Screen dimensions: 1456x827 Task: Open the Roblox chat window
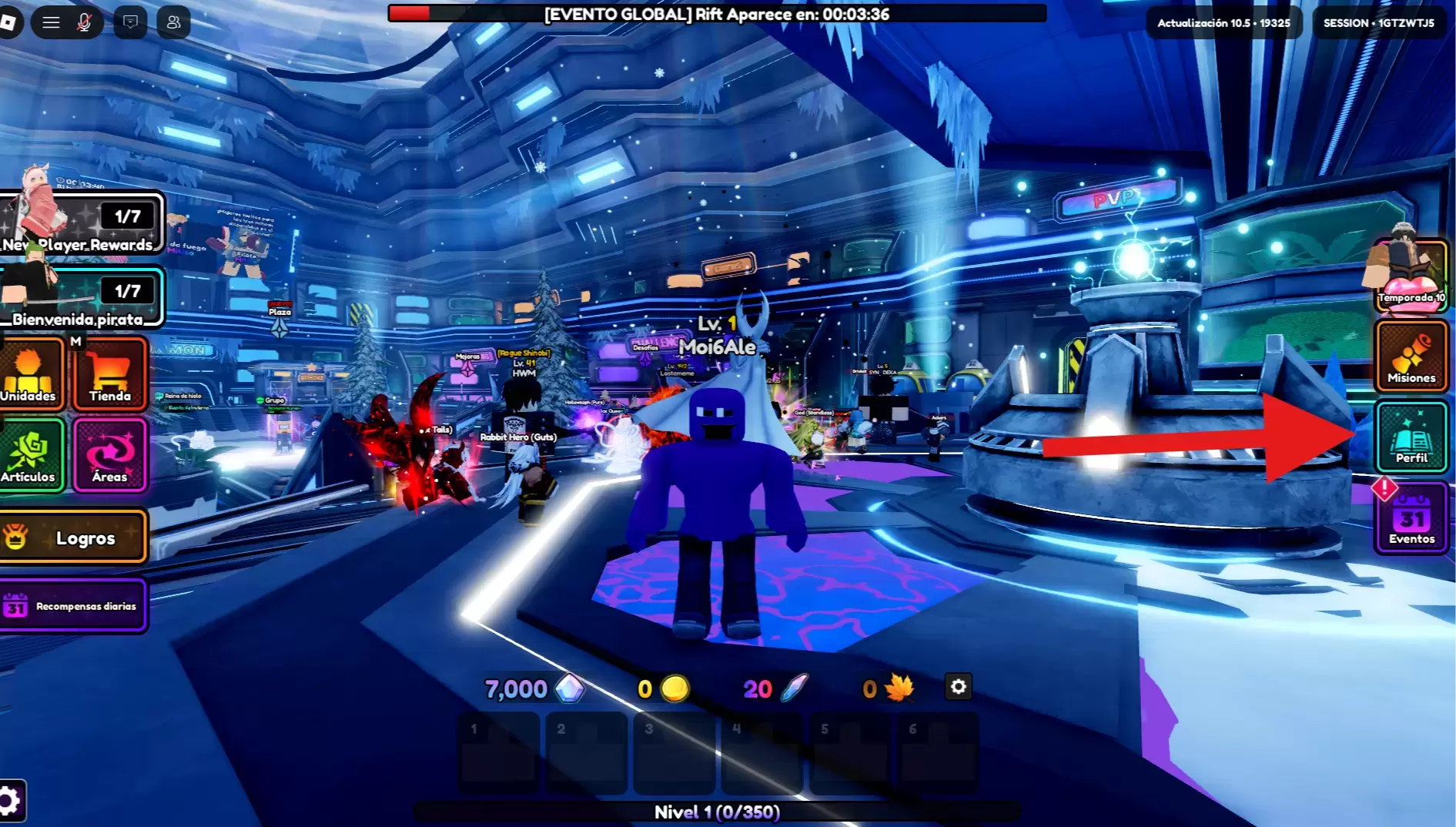coord(131,22)
